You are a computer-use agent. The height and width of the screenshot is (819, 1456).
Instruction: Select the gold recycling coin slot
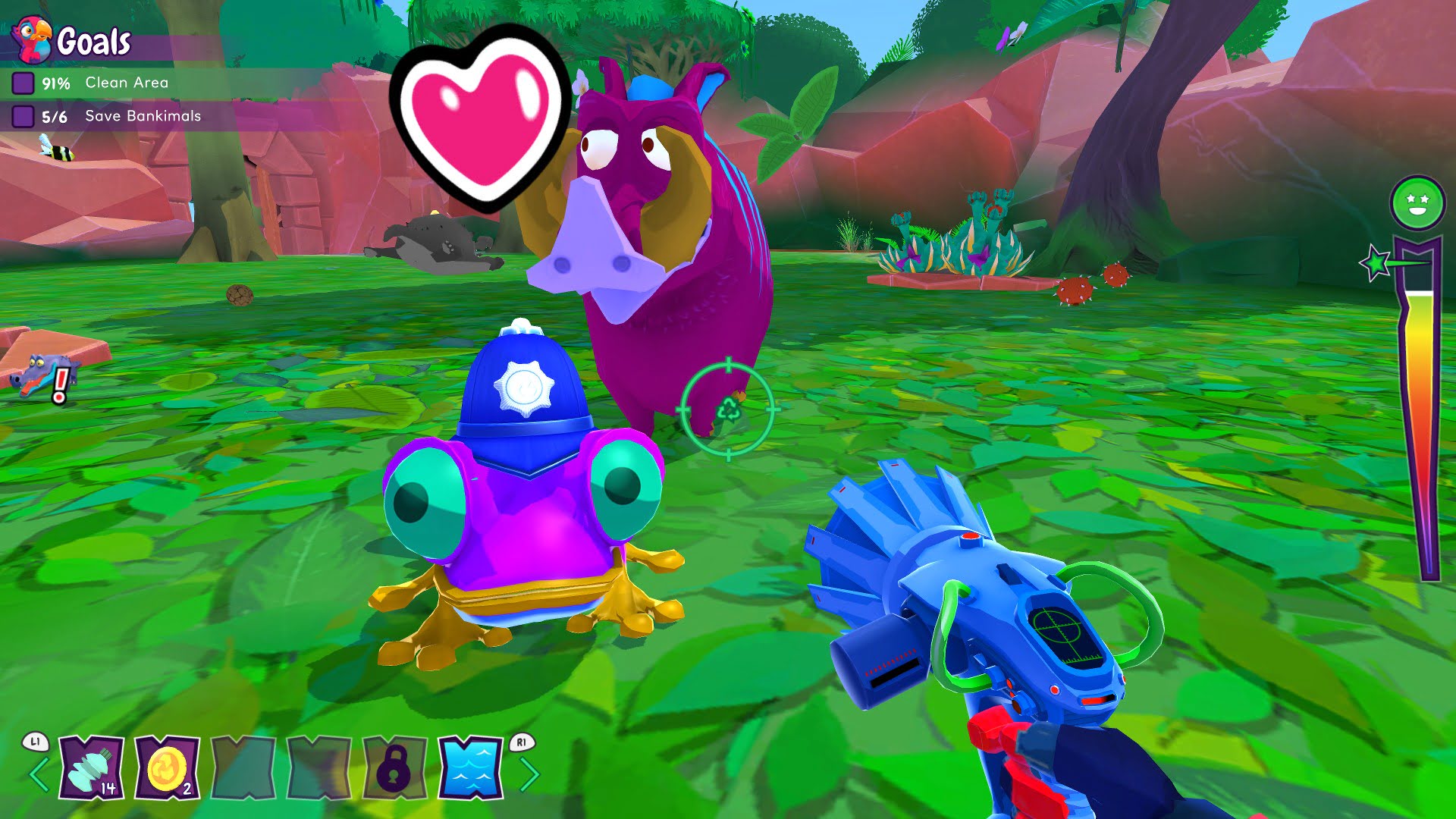(168, 767)
